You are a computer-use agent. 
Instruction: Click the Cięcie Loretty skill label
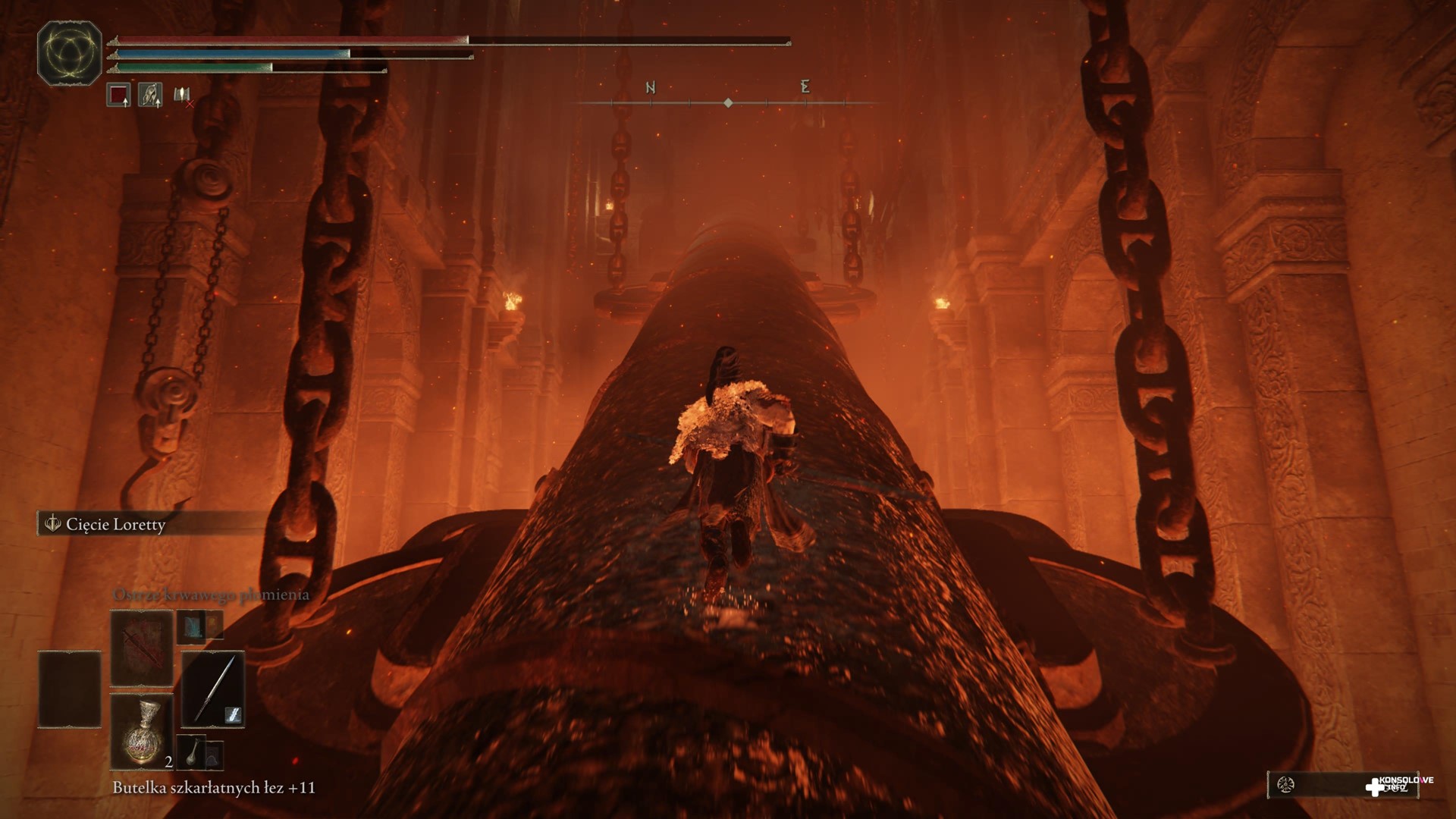point(115,524)
